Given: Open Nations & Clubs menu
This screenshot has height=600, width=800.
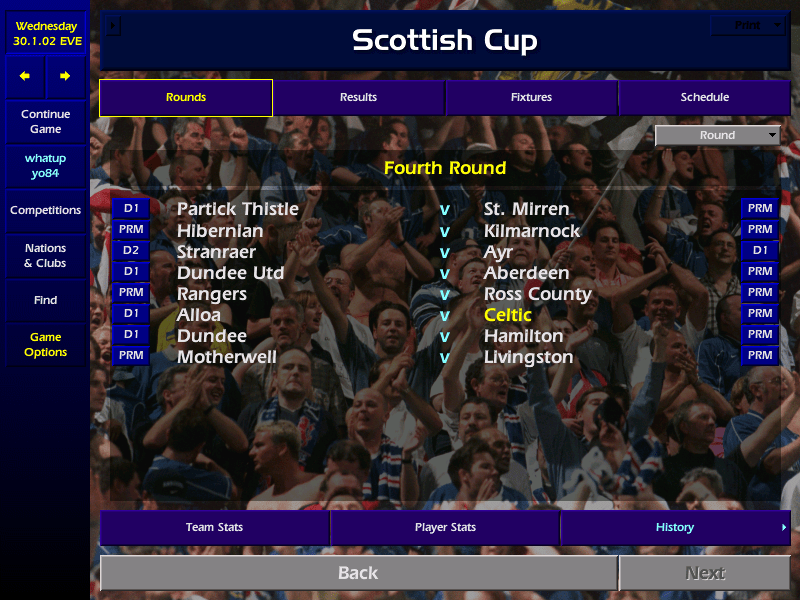Looking at the screenshot, I should point(45,256).
